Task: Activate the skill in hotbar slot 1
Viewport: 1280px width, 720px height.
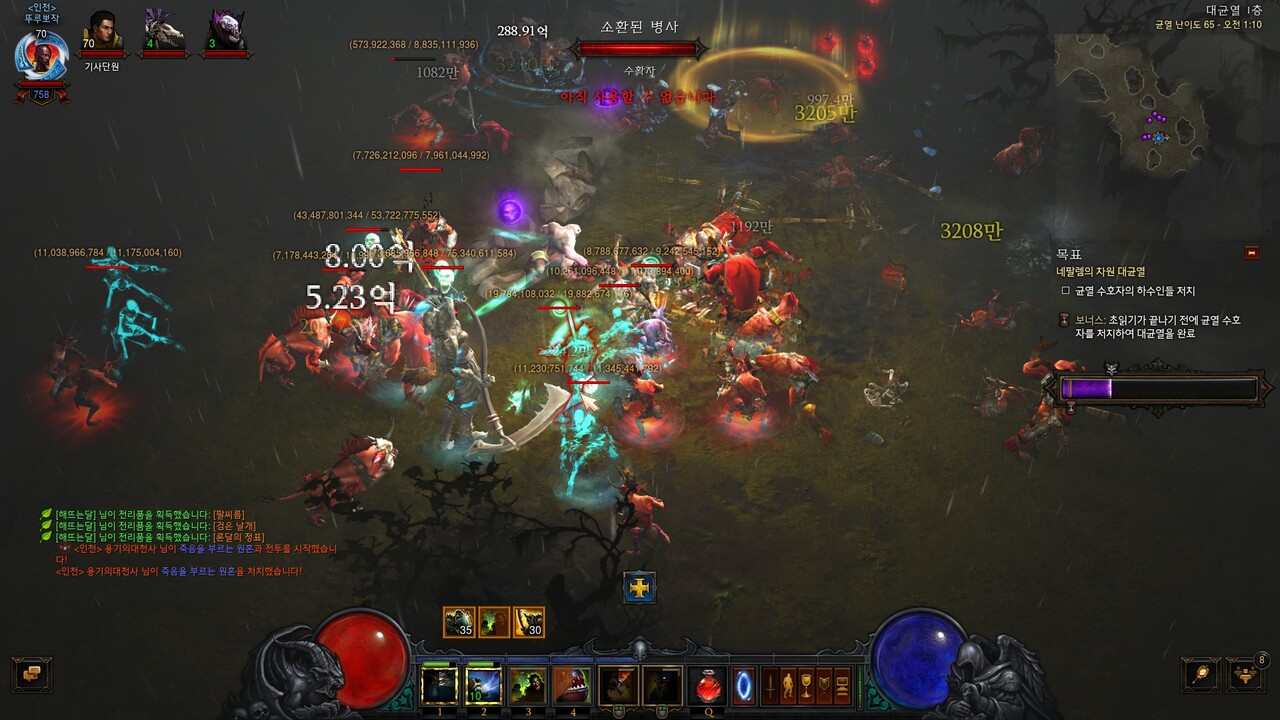Action: coord(439,686)
